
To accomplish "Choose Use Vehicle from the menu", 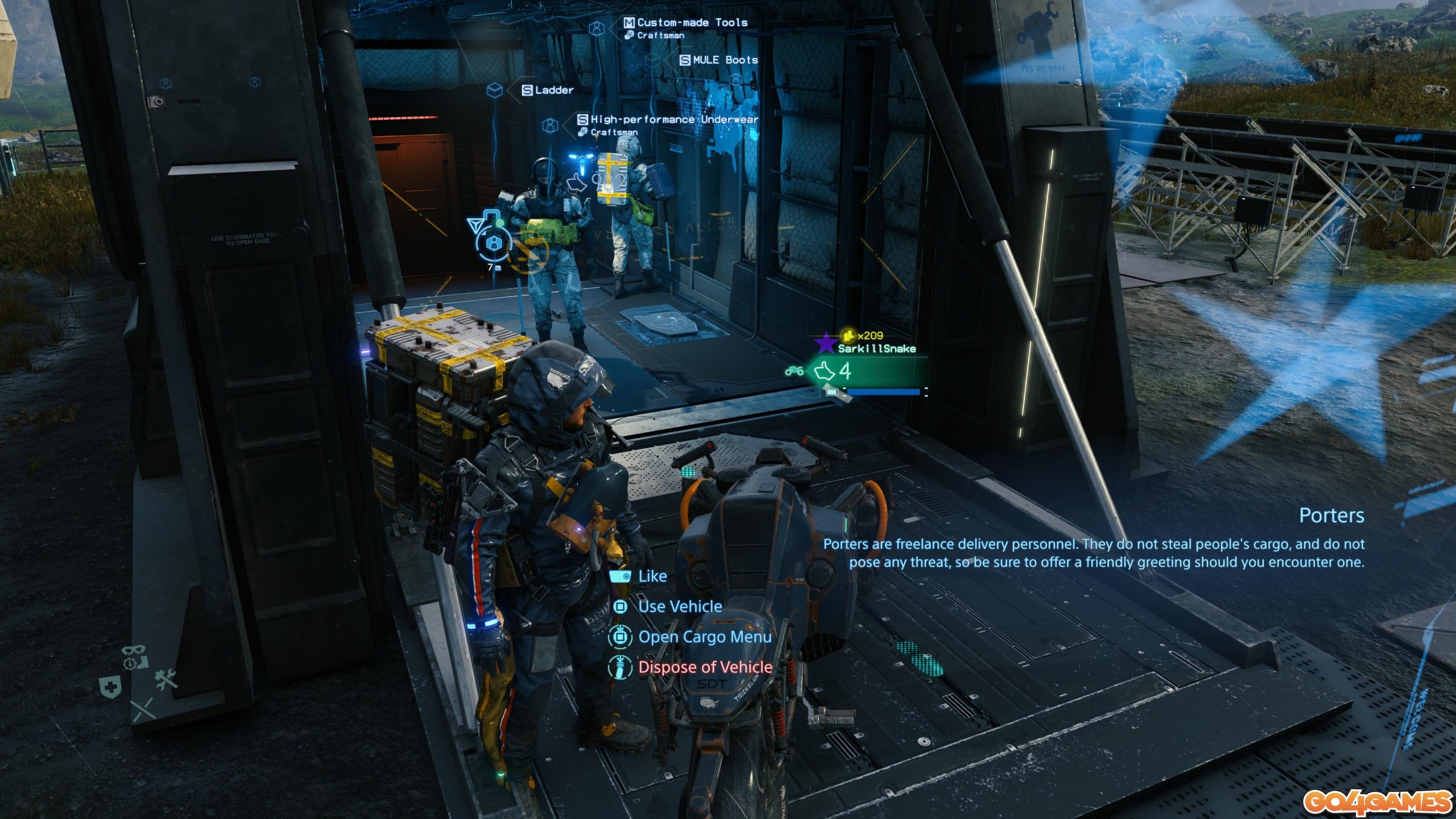I will click(x=679, y=606).
